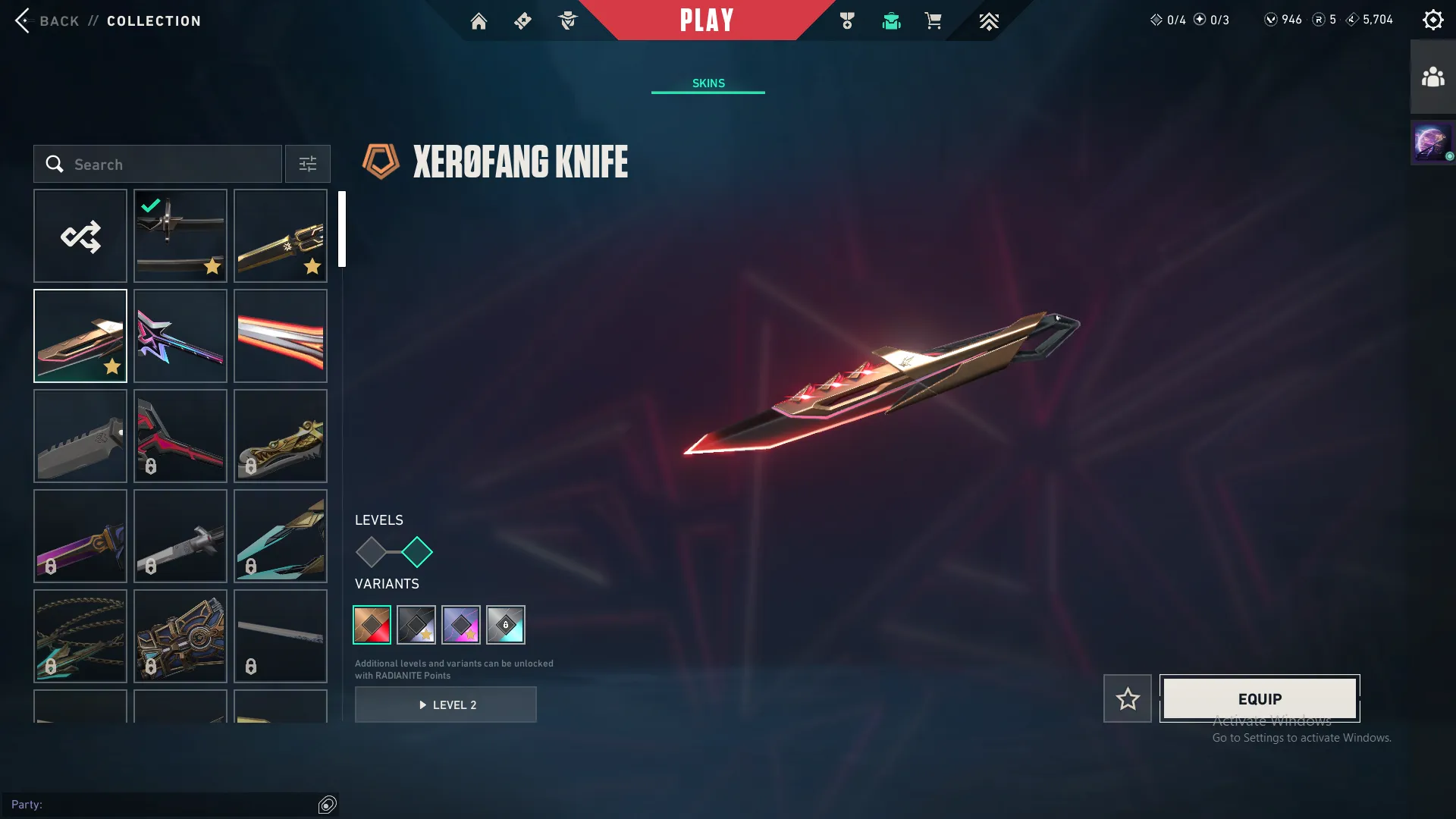
Task: Select the red default variant swatch
Action: 372,625
